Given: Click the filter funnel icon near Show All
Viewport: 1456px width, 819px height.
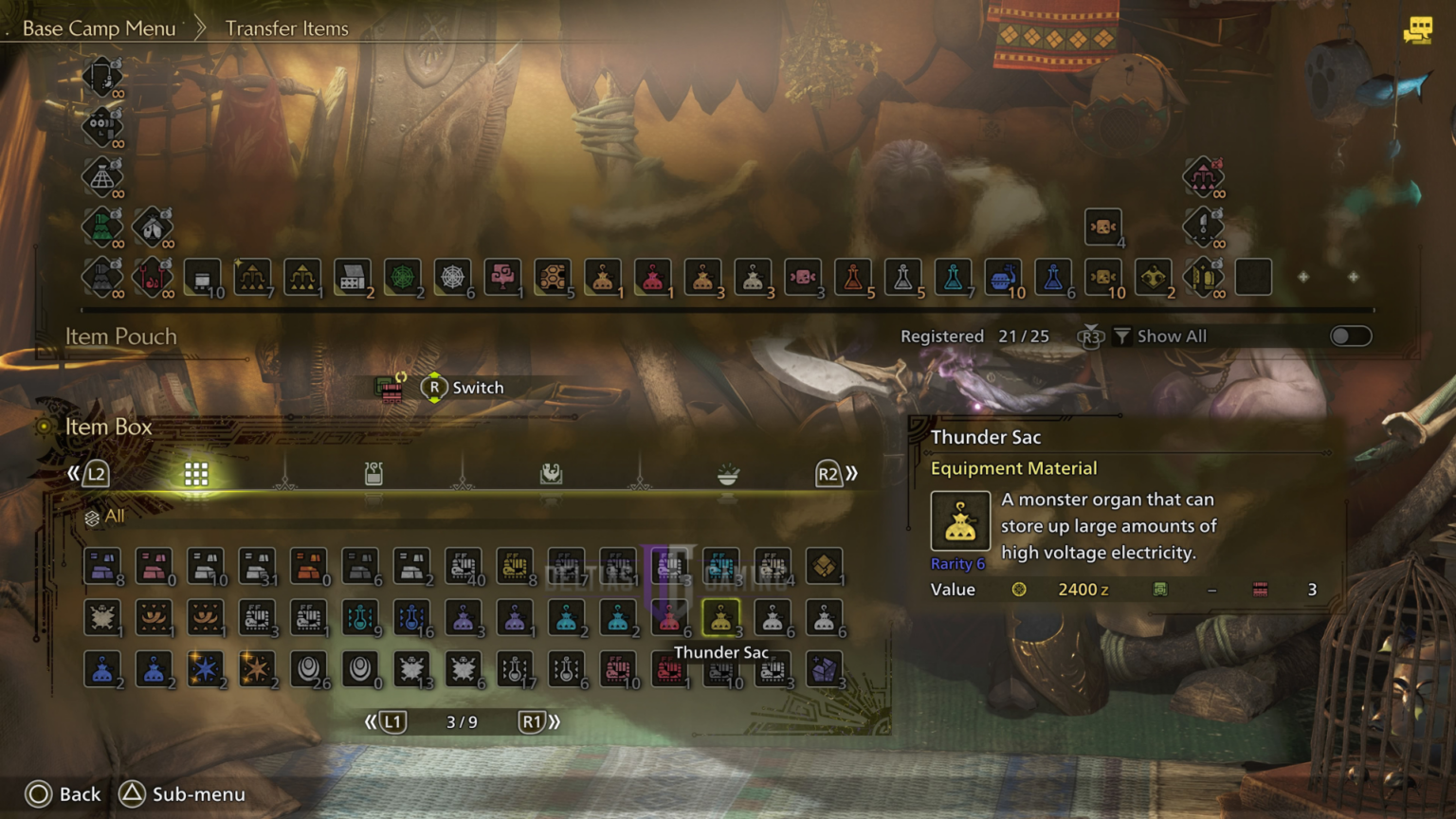Looking at the screenshot, I should pyautogui.click(x=1123, y=336).
